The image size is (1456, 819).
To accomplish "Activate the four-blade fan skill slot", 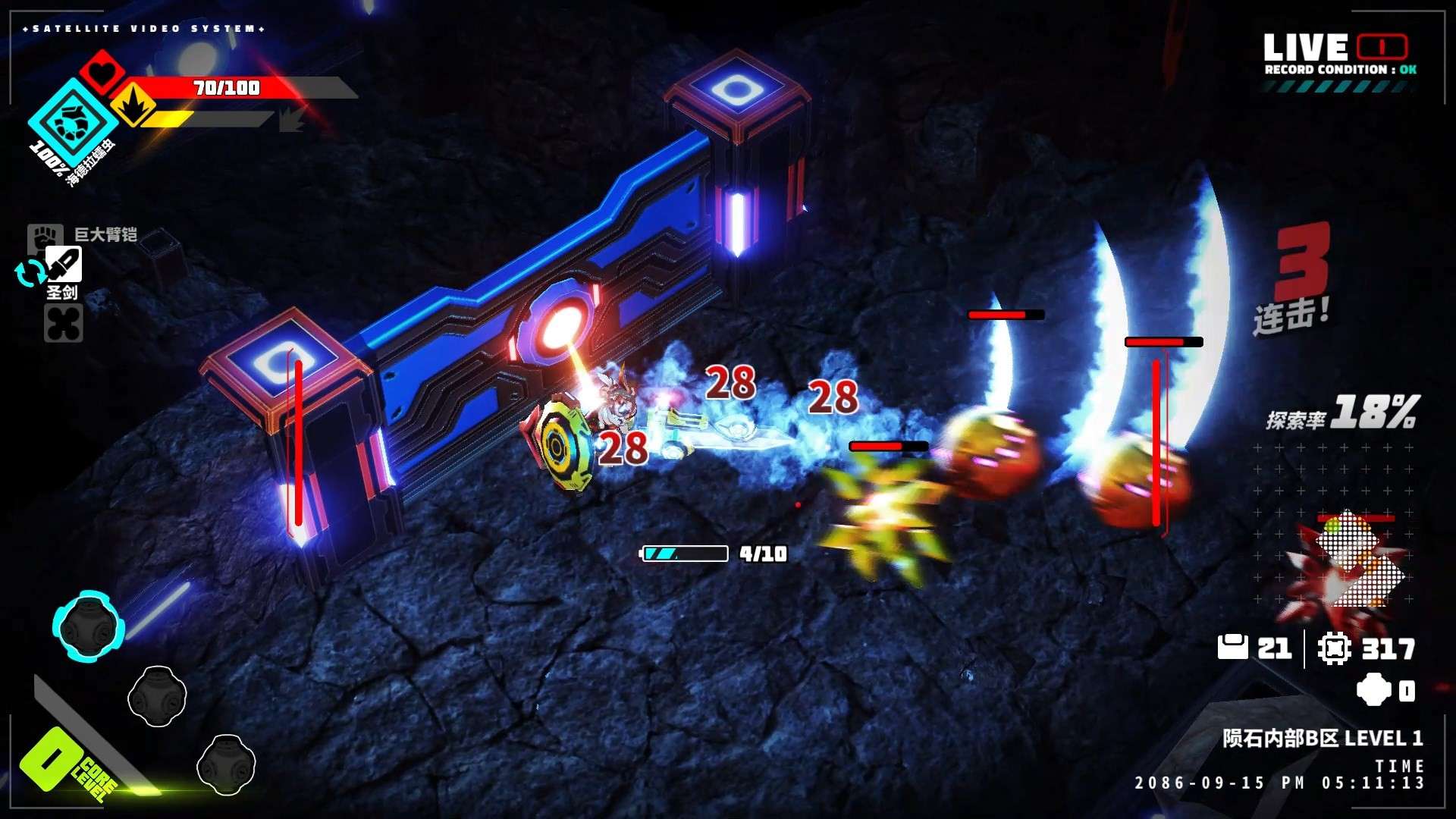I will click(64, 324).
